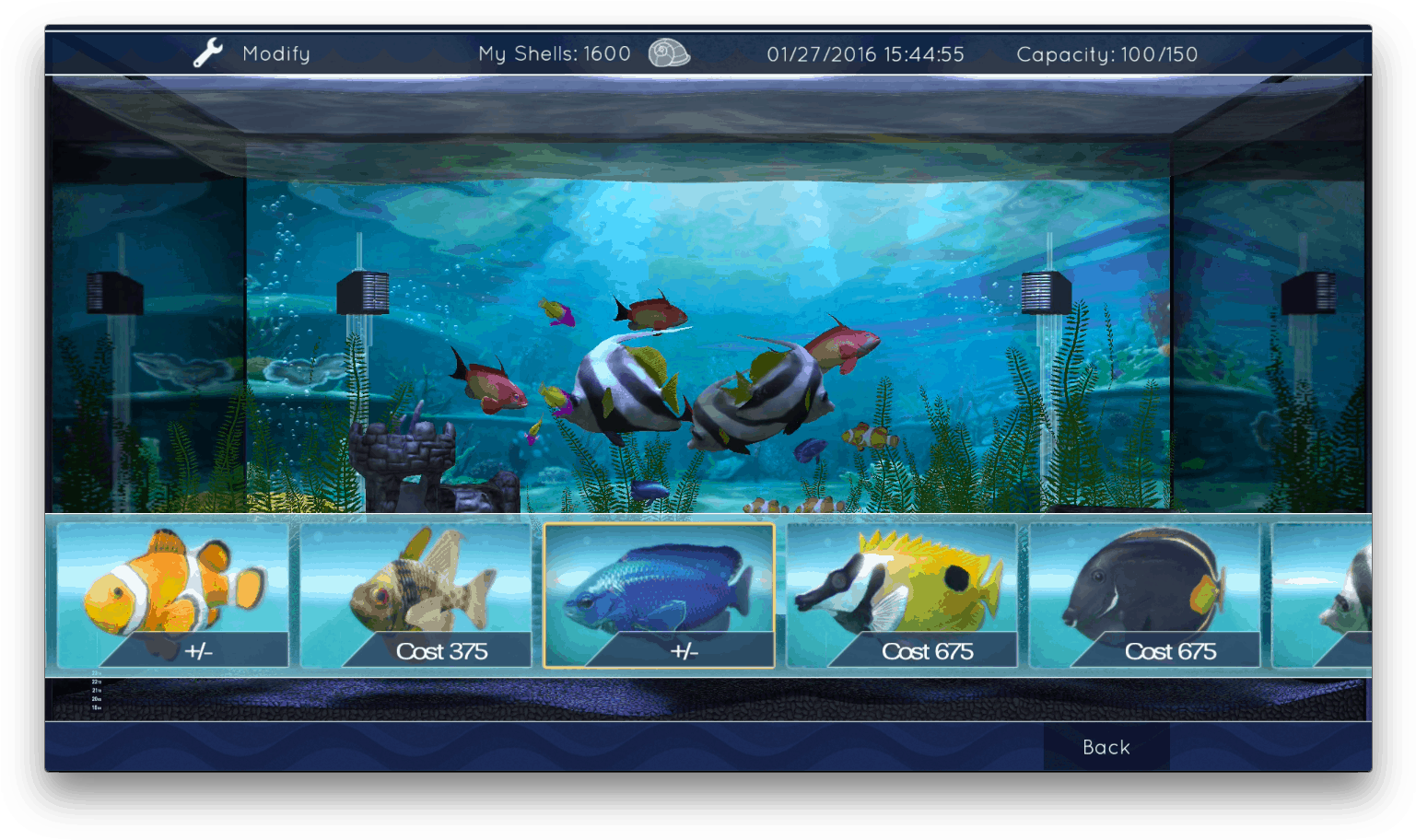1416x840 pixels.
Task: Click the shell currency icon
Action: 668,54
